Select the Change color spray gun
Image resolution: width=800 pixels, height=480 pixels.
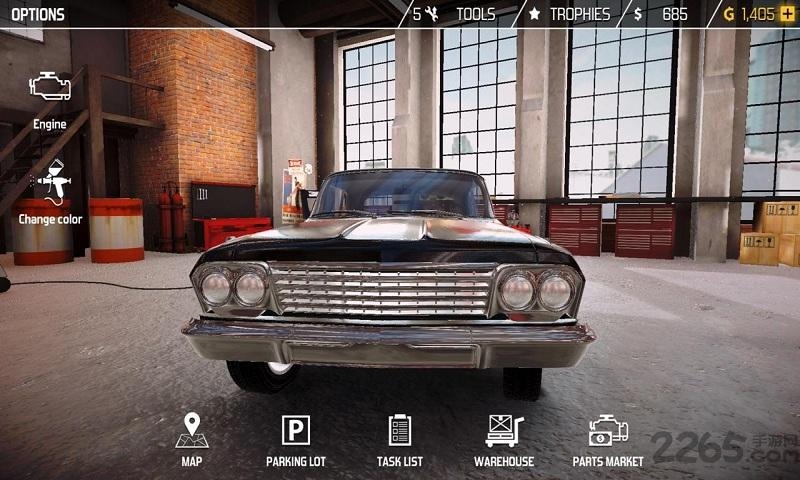pos(50,190)
